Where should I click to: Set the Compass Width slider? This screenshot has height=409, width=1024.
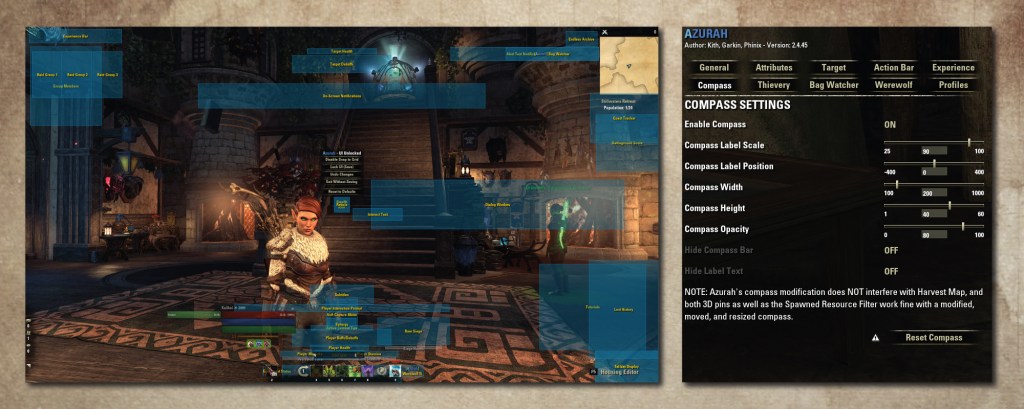[897, 184]
